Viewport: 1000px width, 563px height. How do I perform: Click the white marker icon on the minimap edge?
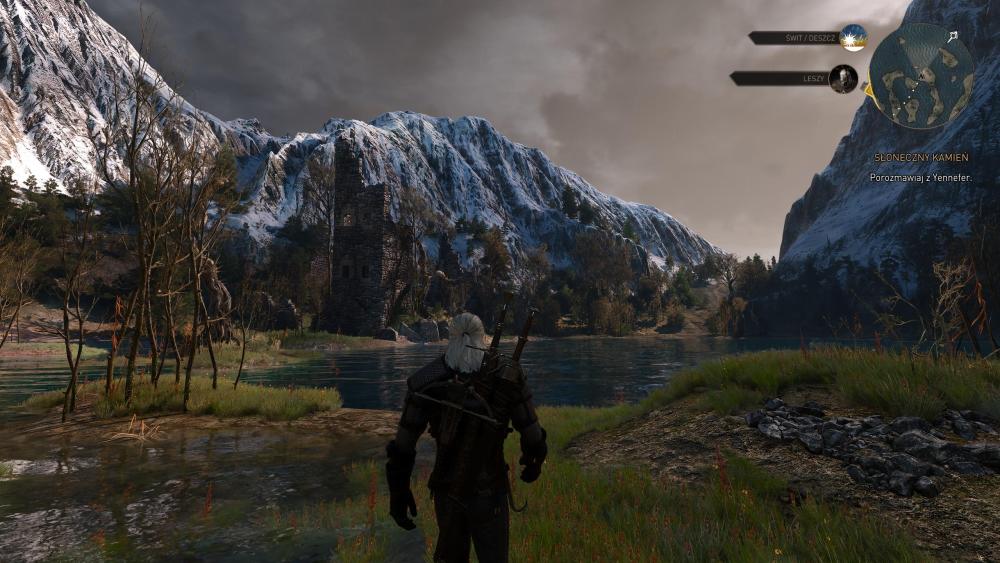[x=953, y=36]
